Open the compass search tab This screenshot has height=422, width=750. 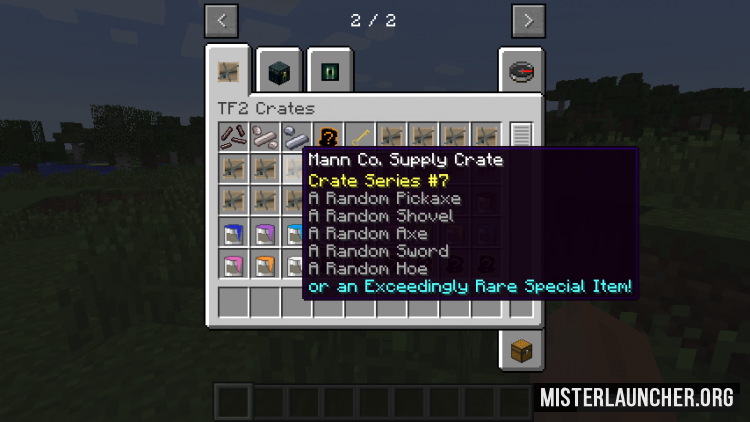tap(522, 71)
